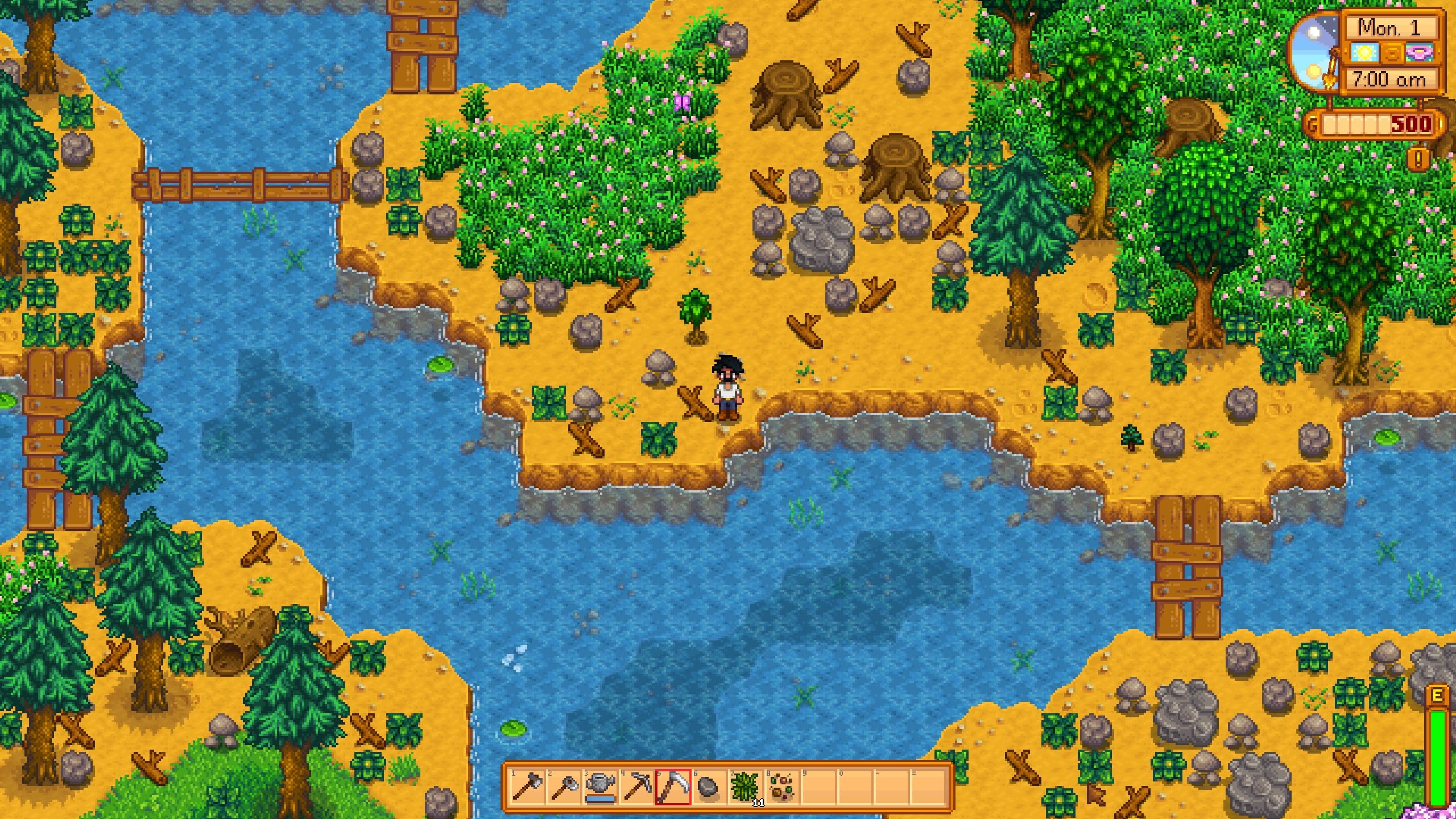1456x819 pixels.
Task: Open the clock showing 7:00 am
Action: (x=1389, y=80)
